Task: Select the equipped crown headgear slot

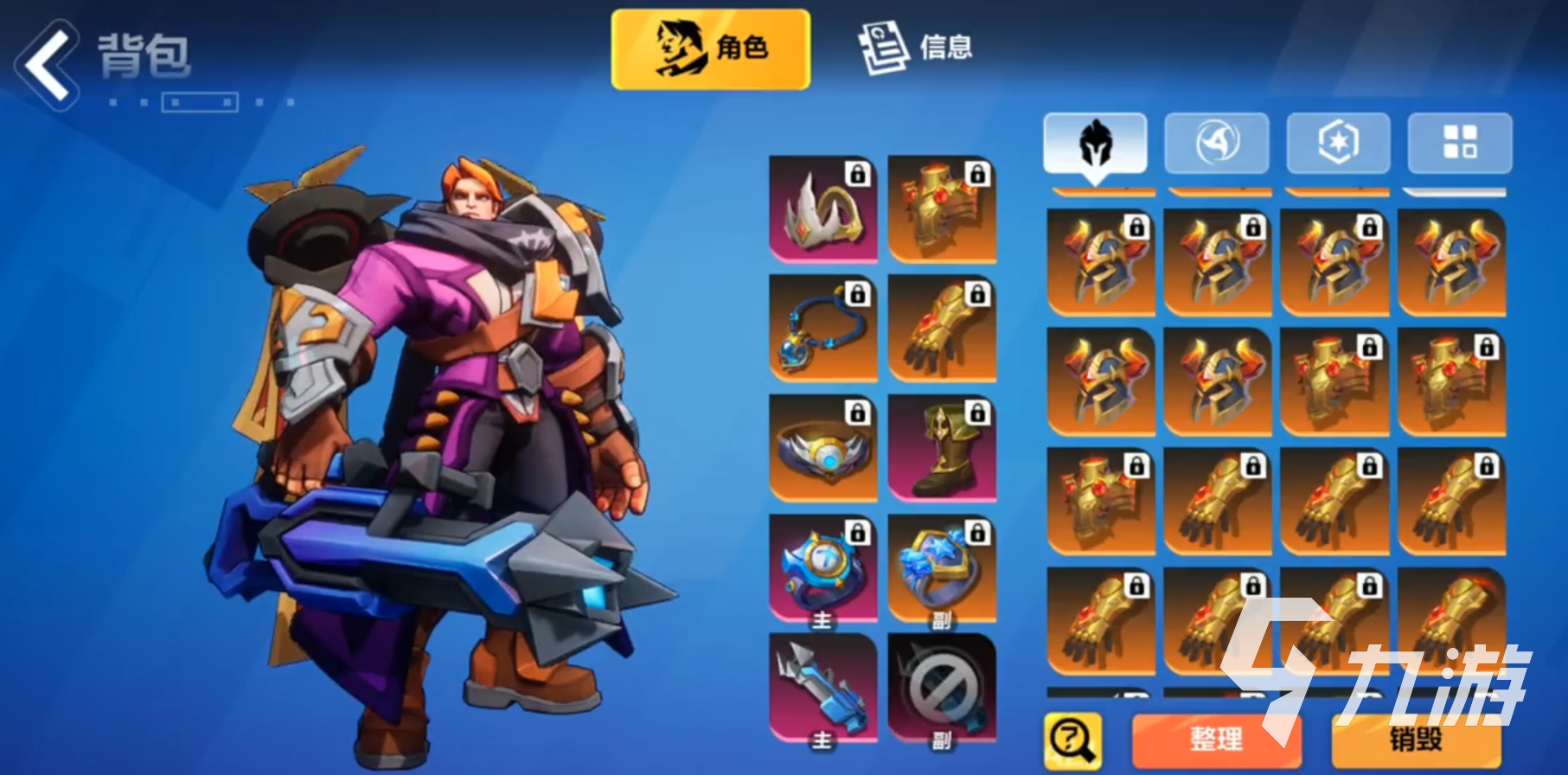Action: (821, 212)
